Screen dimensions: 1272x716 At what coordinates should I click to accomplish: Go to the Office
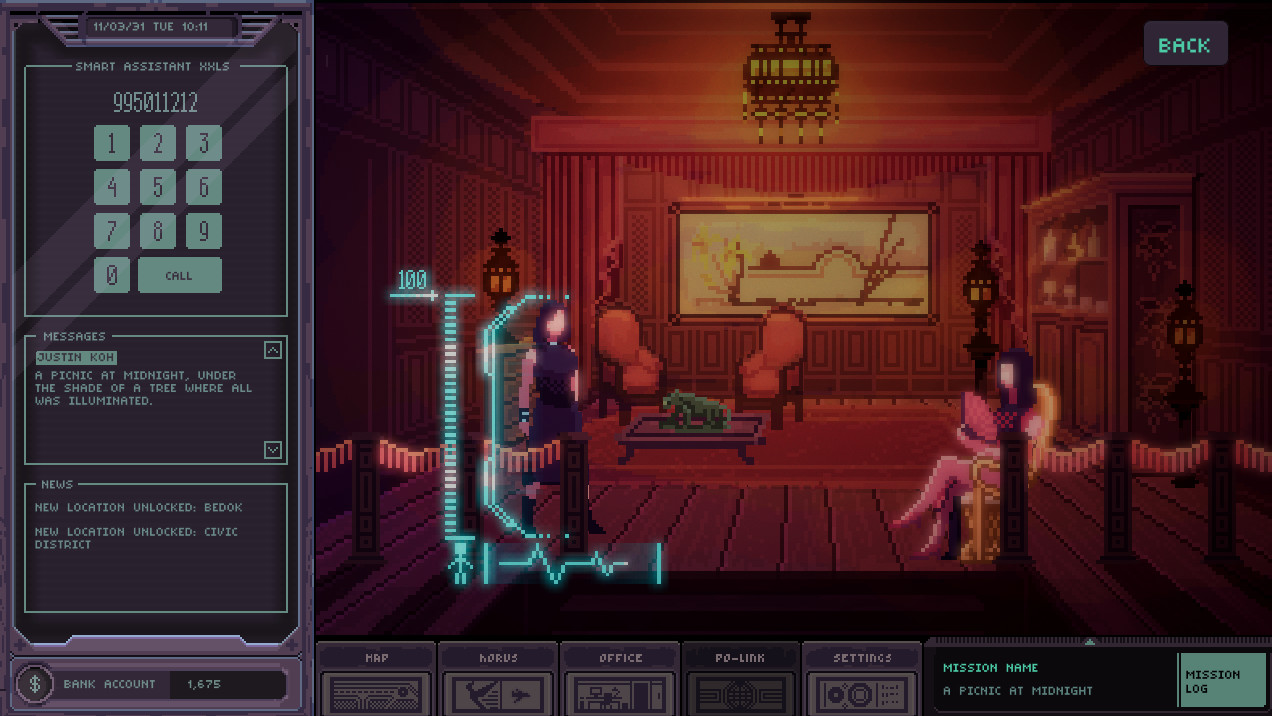tap(620, 680)
